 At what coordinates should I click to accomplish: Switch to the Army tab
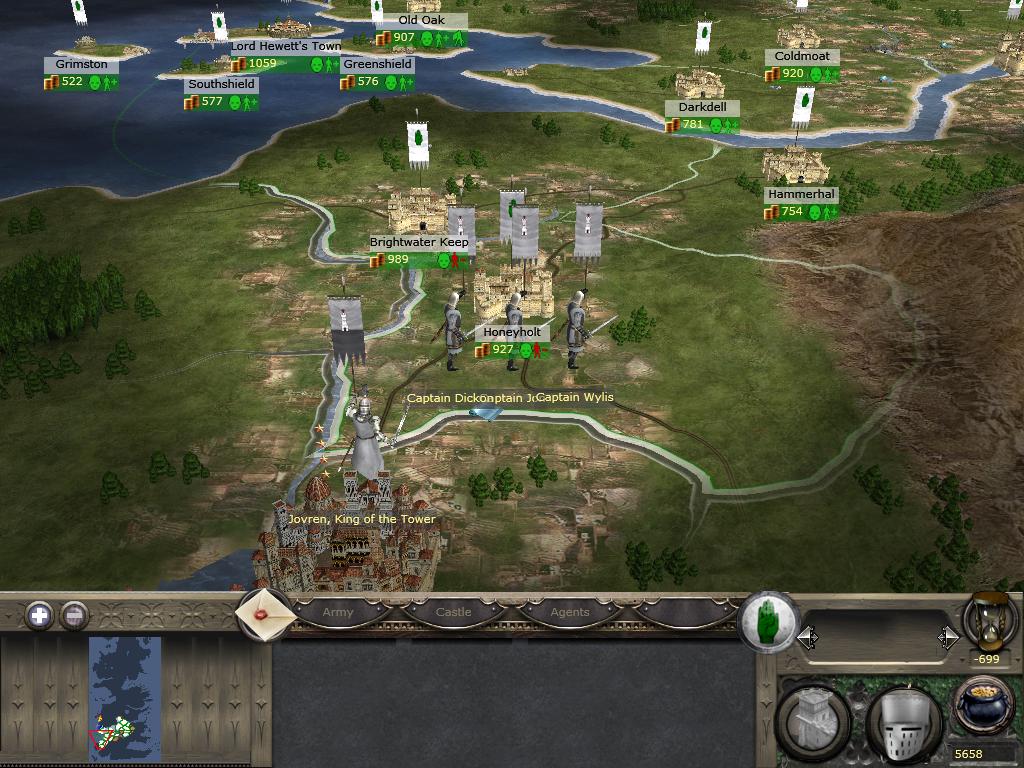tap(338, 612)
